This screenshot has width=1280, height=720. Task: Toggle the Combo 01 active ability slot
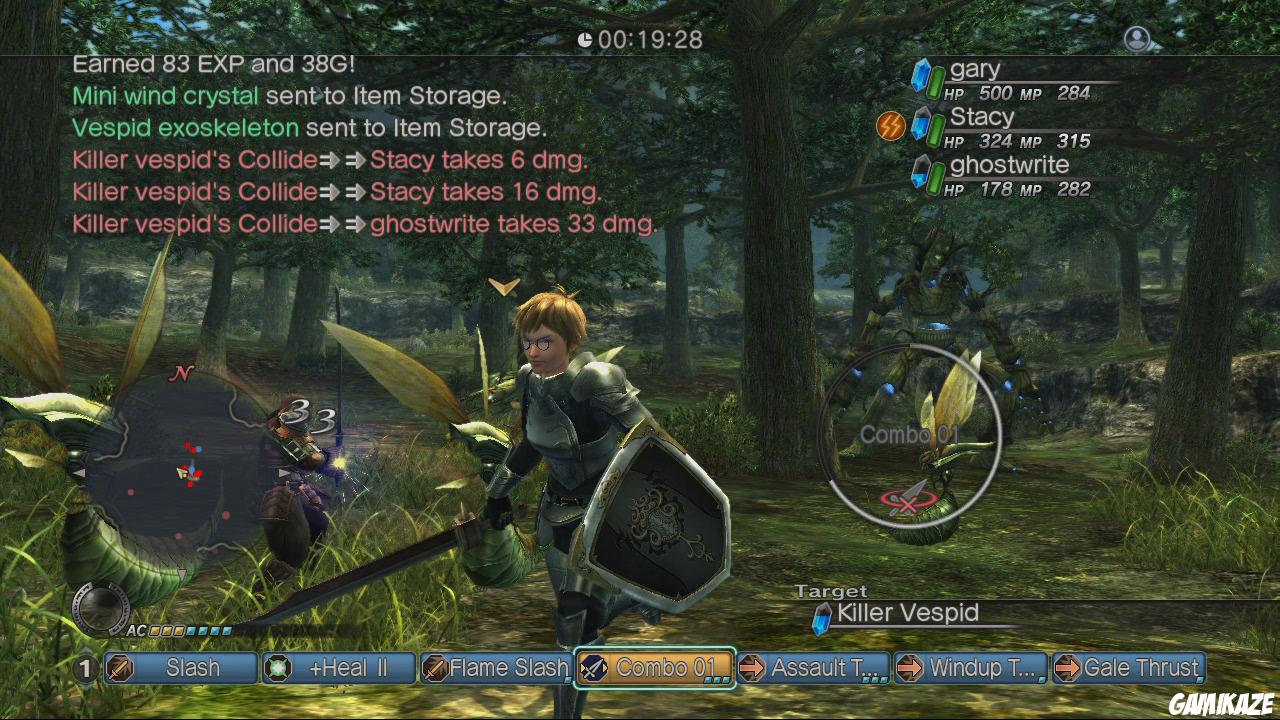pos(654,668)
